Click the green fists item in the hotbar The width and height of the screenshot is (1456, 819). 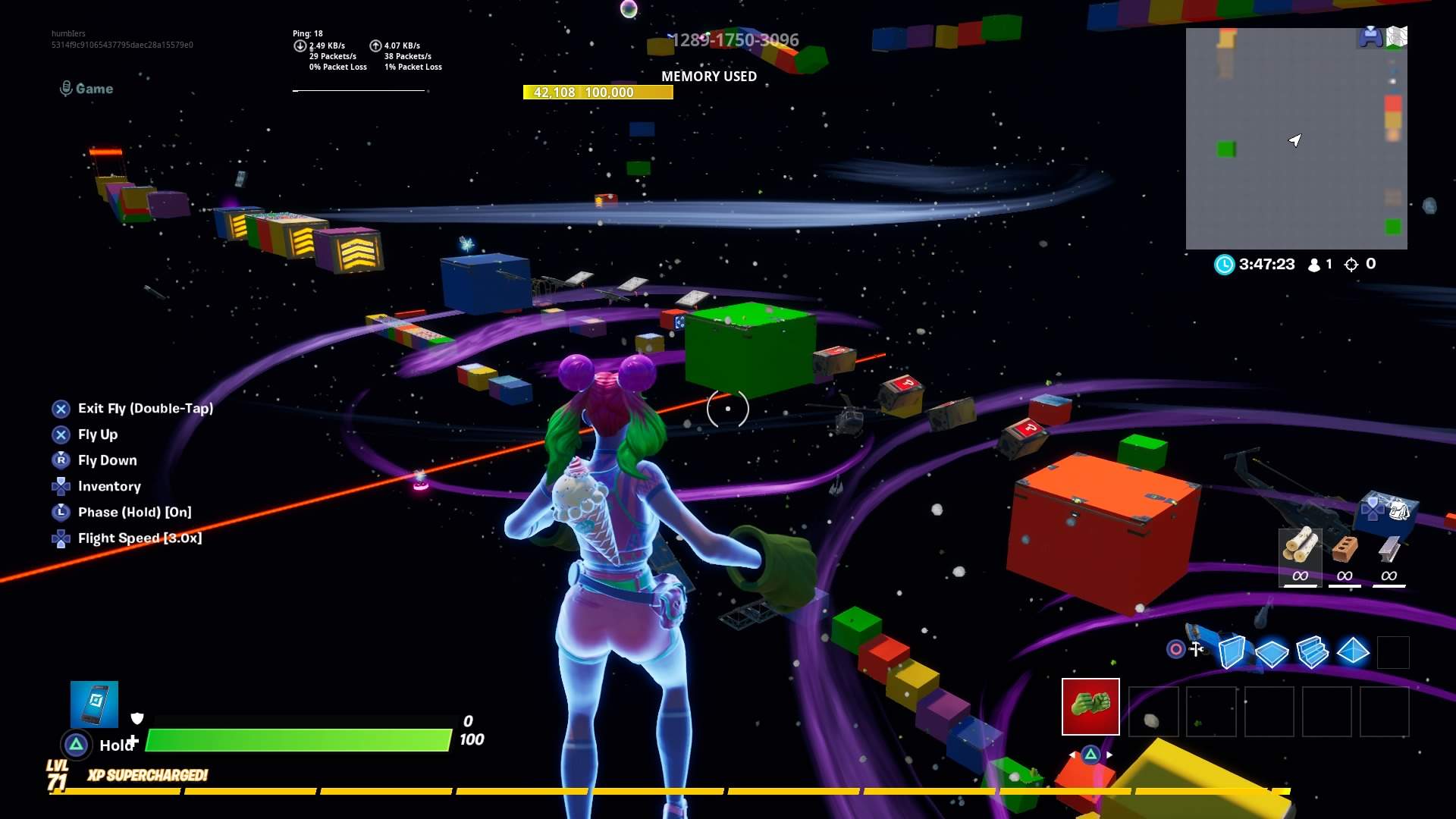tap(1090, 708)
